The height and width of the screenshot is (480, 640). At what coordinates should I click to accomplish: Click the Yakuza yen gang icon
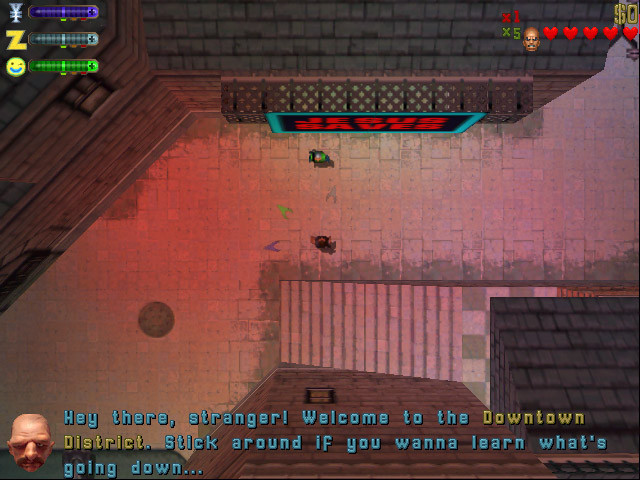(14, 13)
